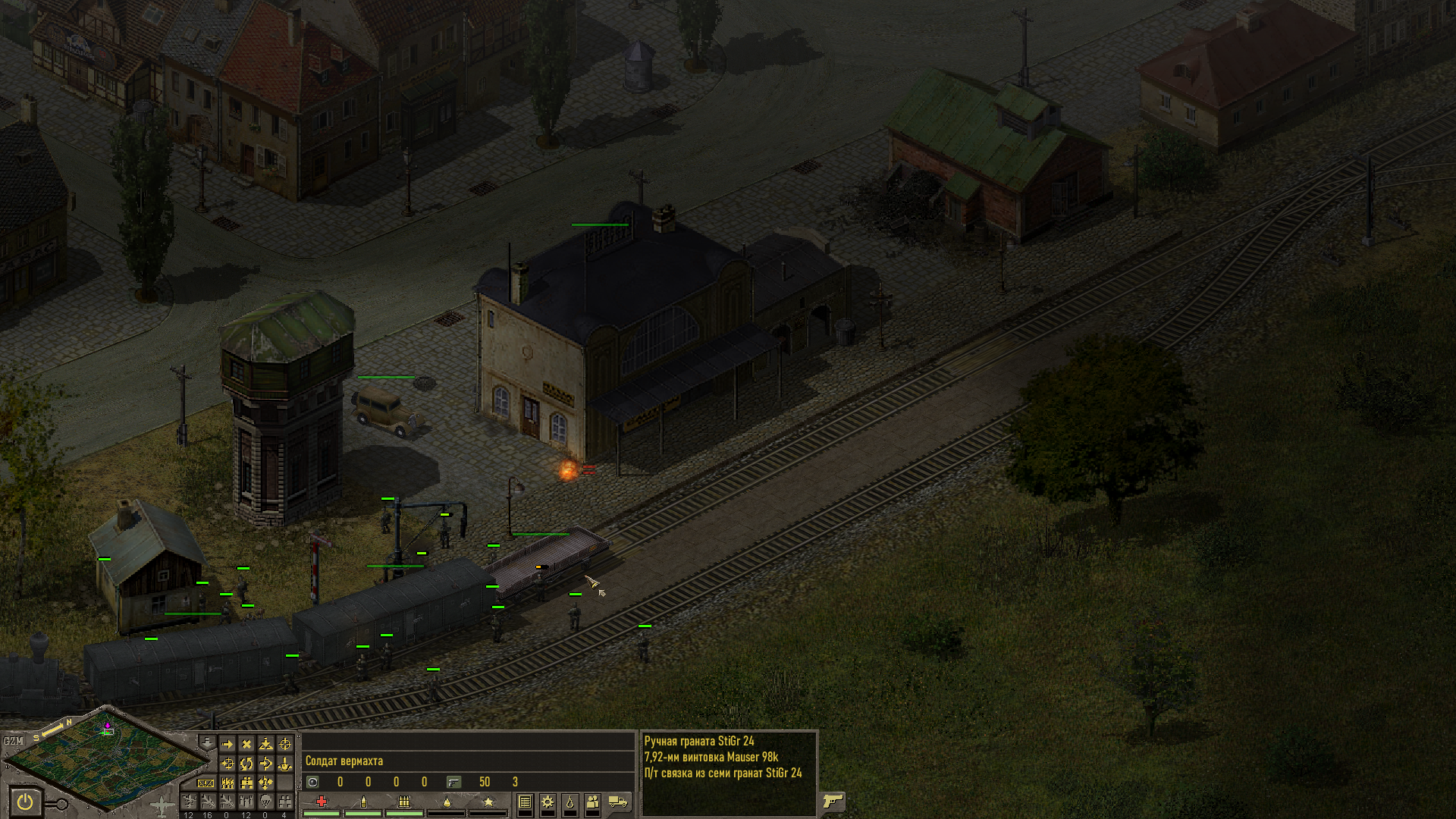Choose the StiGr 24 hand grenade entry
The width and height of the screenshot is (1456, 819).
(699, 741)
